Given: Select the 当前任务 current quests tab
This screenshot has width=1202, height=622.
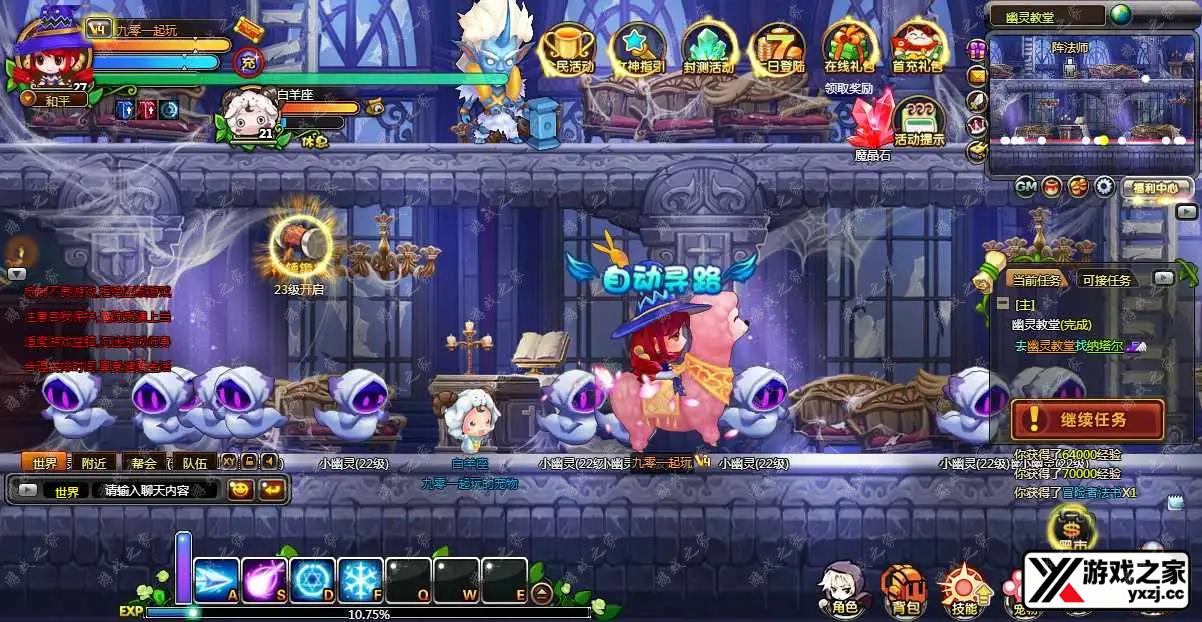Looking at the screenshot, I should pyautogui.click(x=1036, y=280).
